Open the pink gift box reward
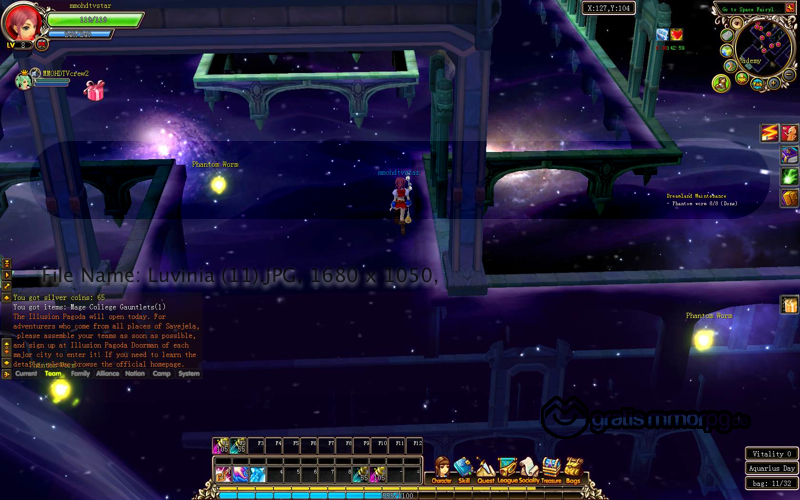This screenshot has width=800, height=500. point(95,92)
